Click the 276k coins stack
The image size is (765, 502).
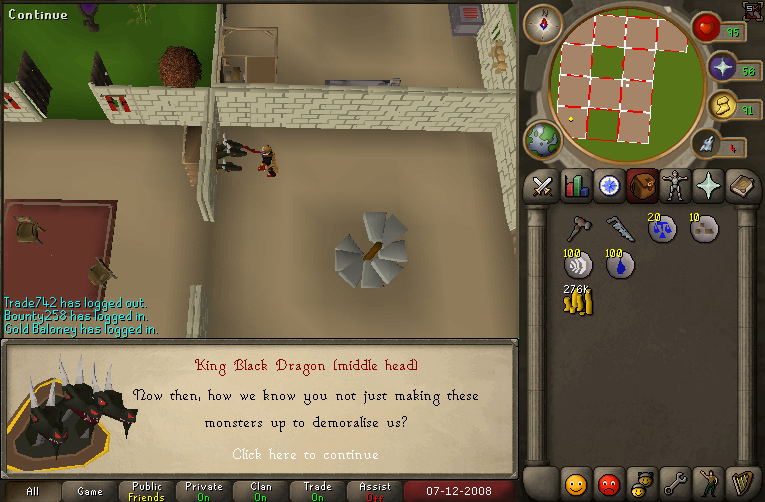(x=577, y=301)
